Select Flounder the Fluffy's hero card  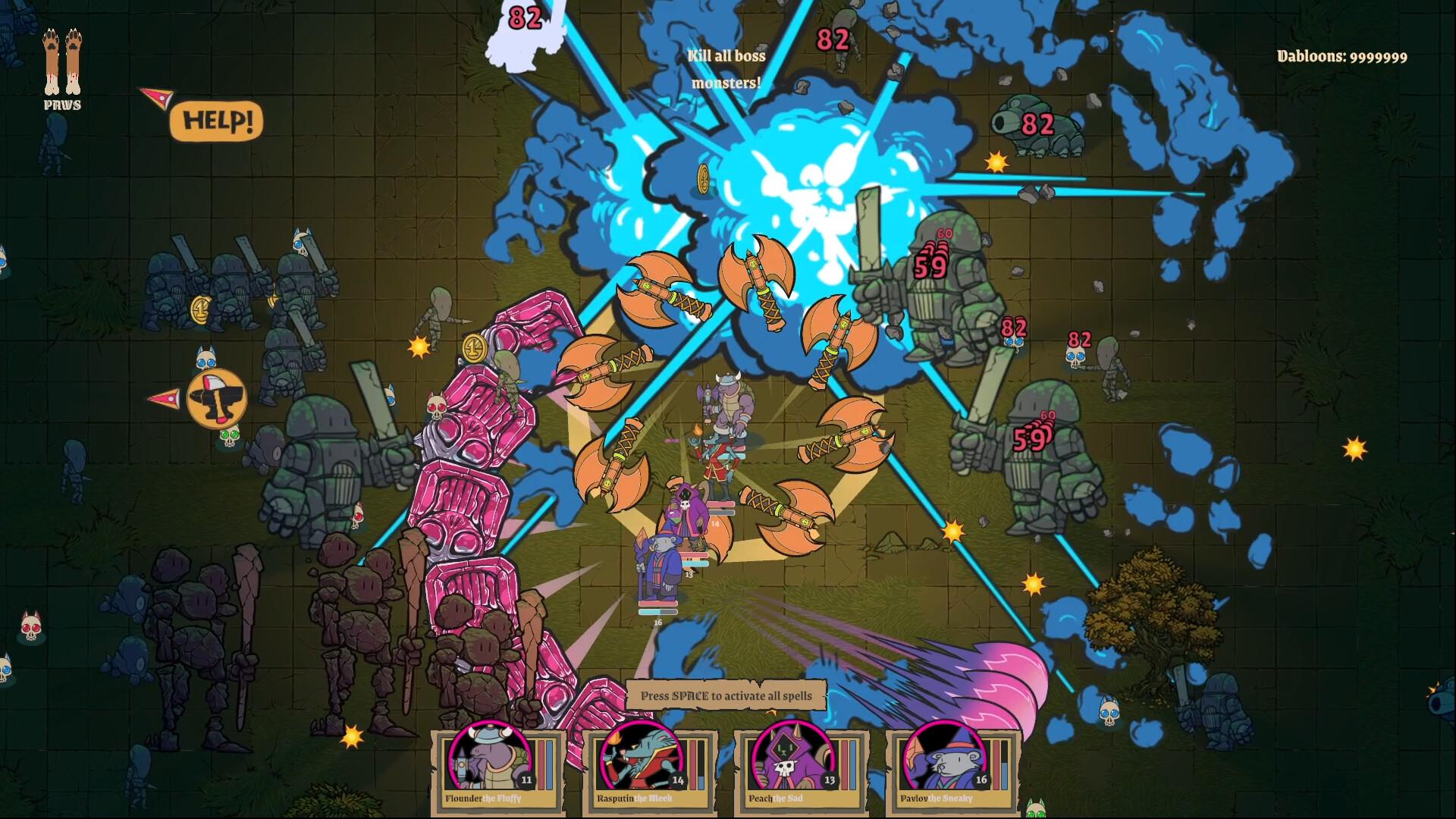pos(497,768)
